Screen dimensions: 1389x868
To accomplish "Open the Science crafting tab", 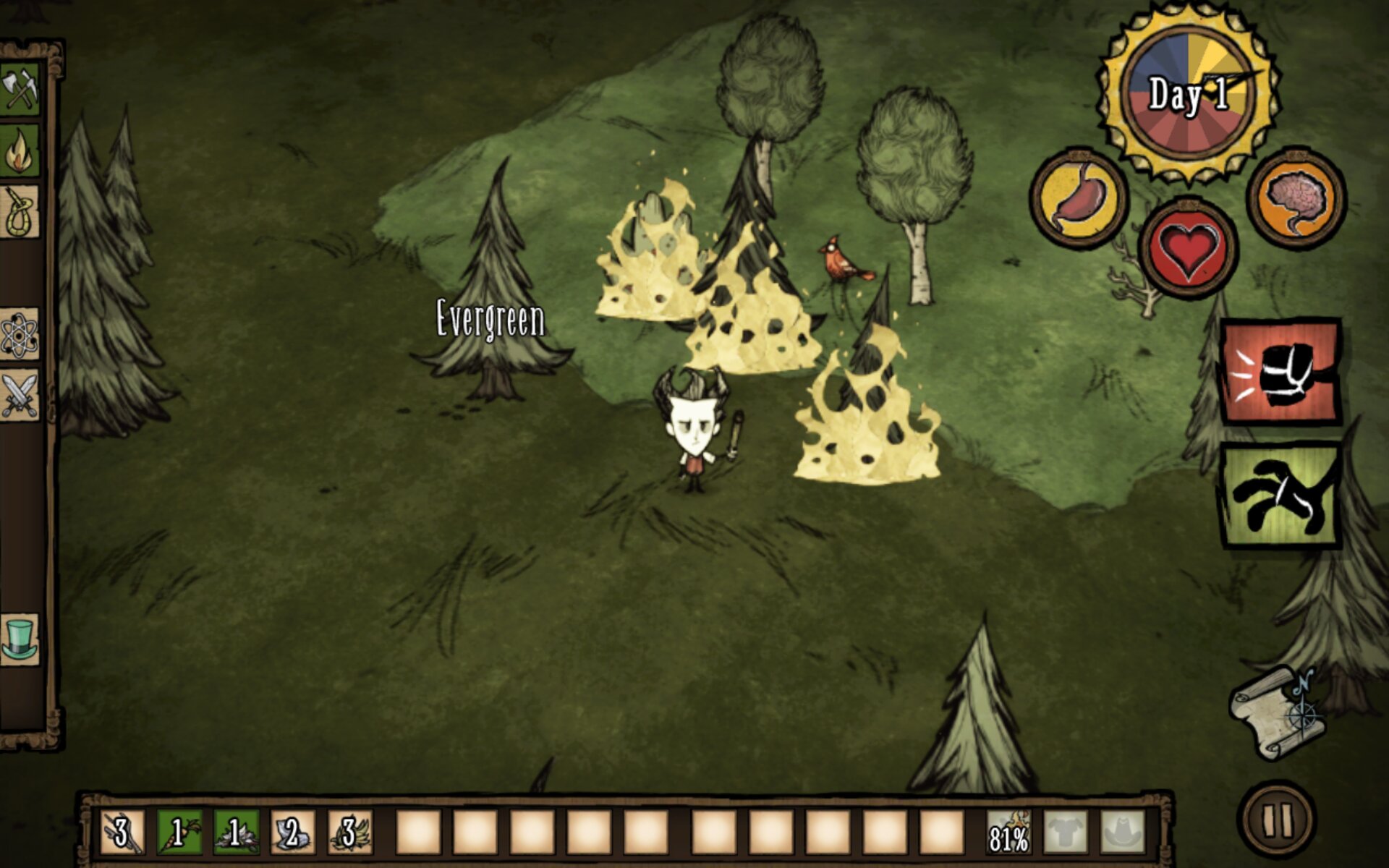I will click(20, 335).
